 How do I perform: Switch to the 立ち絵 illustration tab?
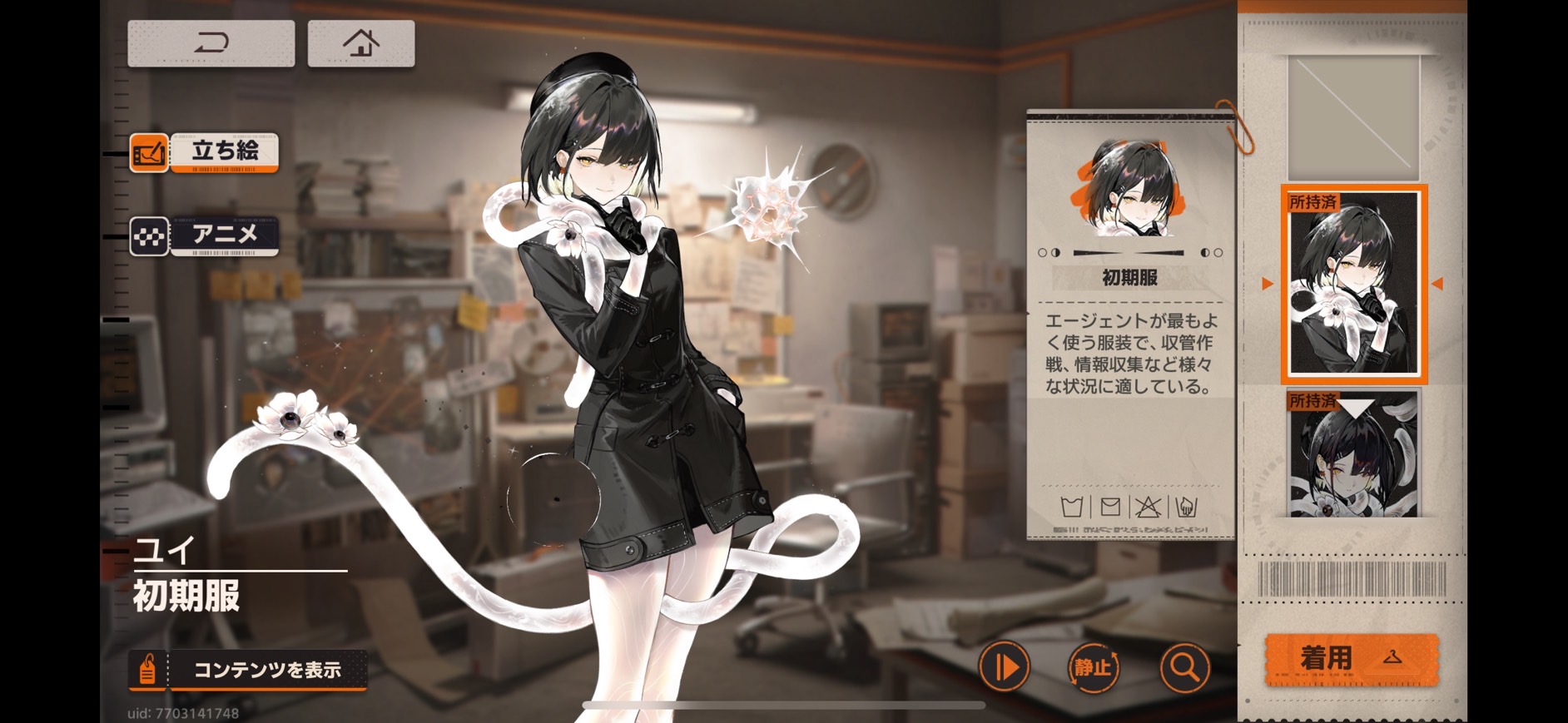click(x=205, y=152)
